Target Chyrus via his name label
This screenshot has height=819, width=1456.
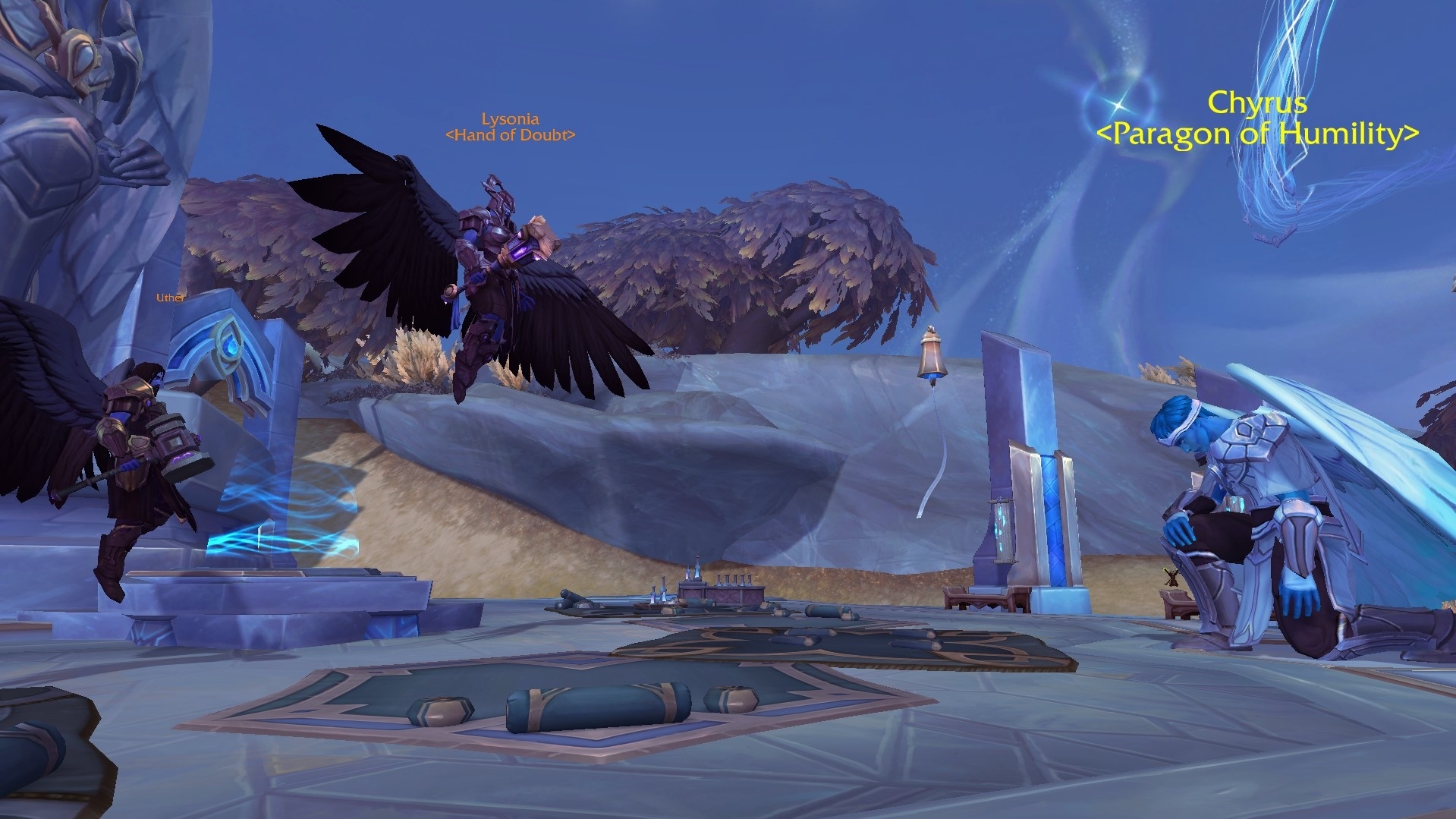[x=1256, y=102]
